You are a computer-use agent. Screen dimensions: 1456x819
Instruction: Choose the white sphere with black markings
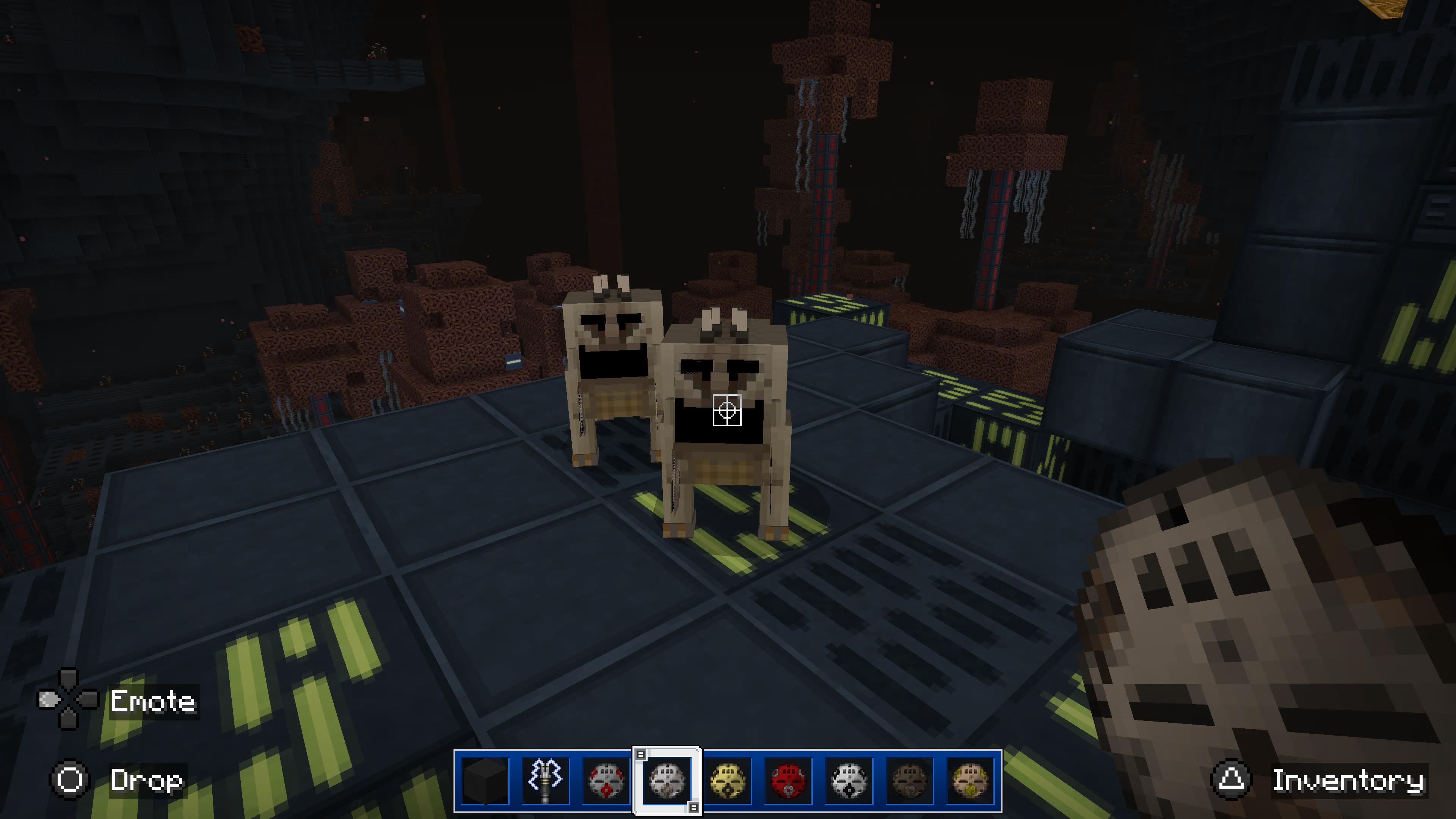tap(849, 781)
